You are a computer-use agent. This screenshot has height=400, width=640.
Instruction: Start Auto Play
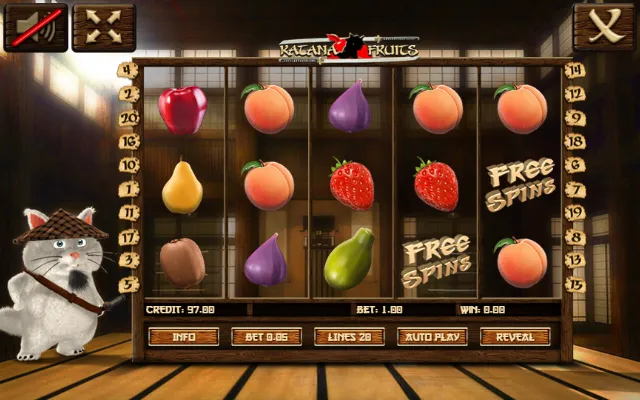tap(432, 337)
